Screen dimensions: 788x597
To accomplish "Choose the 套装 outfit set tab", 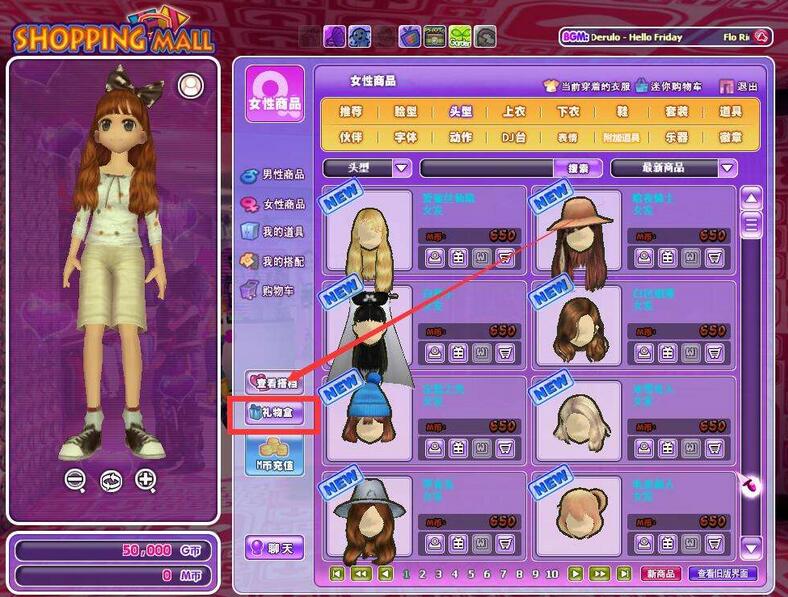I will (676, 112).
